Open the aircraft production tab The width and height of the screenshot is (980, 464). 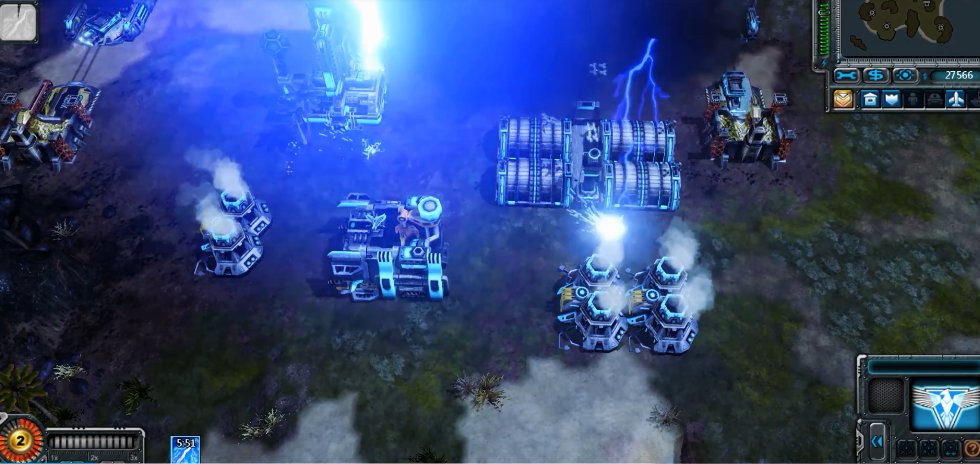tap(957, 99)
